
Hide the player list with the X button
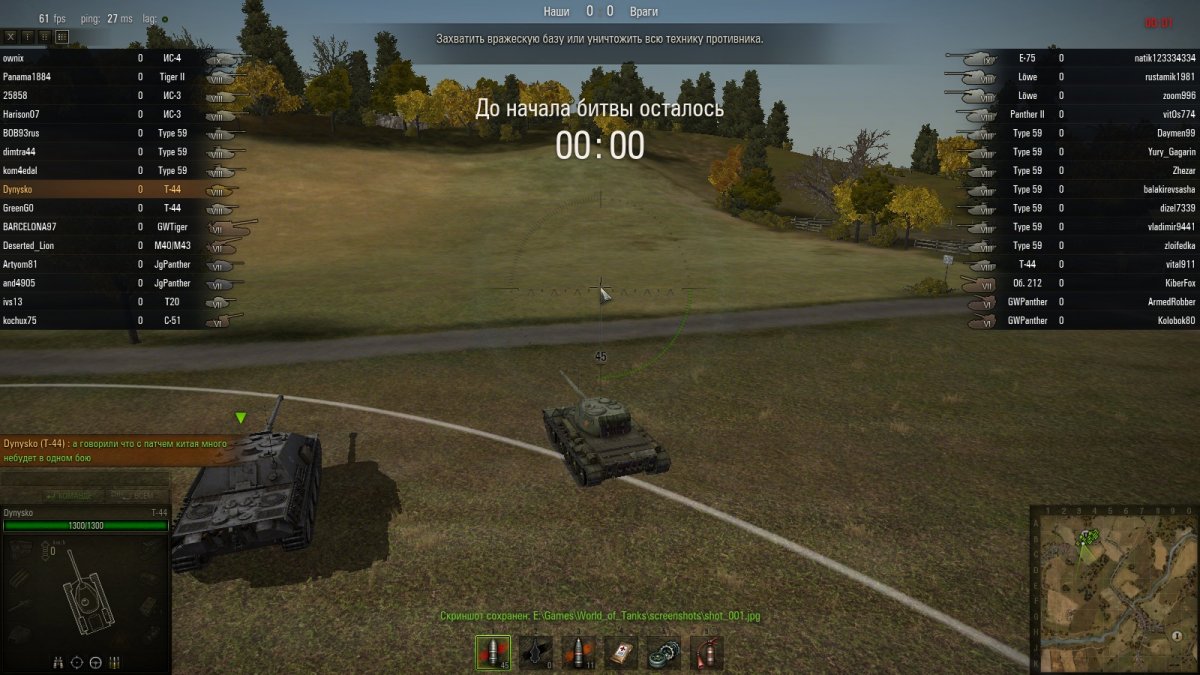click(12, 36)
